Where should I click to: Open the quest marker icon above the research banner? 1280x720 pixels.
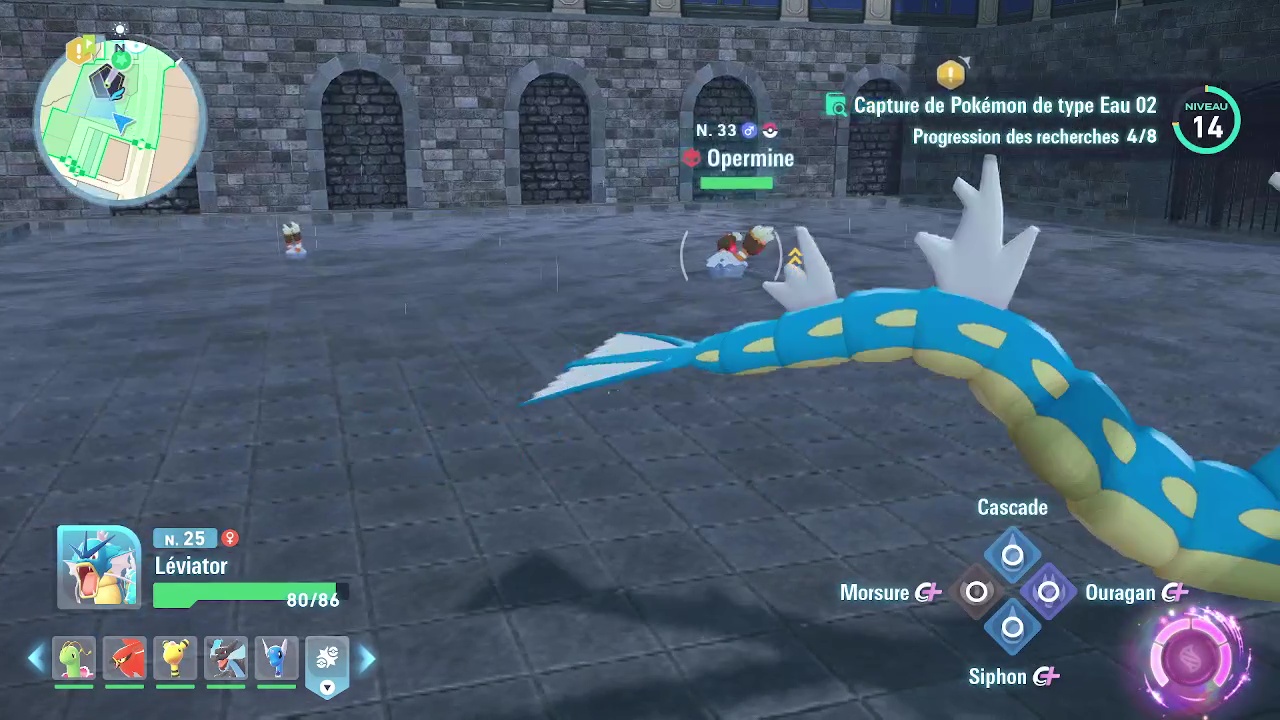[950, 73]
